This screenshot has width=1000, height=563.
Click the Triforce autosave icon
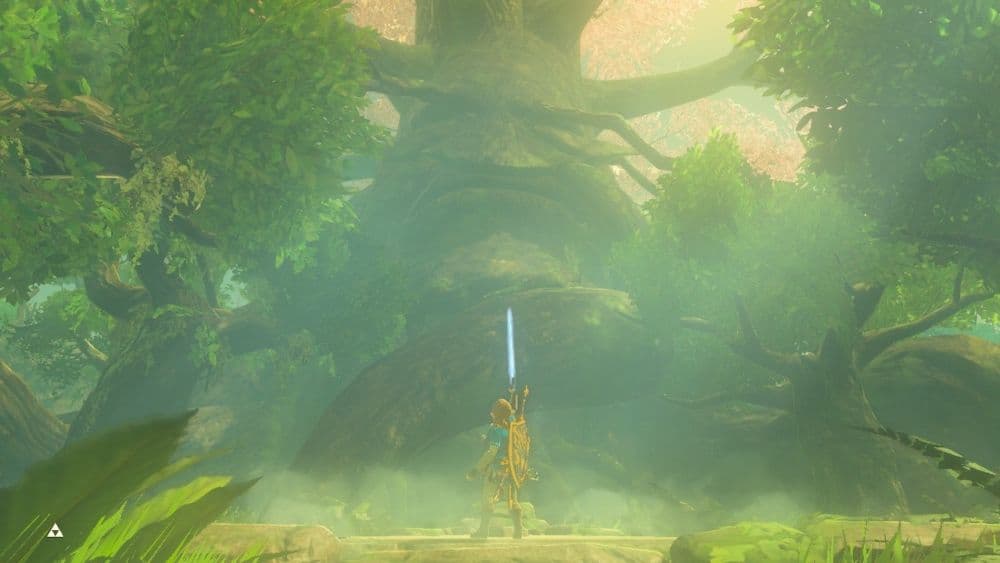pyautogui.click(x=55, y=530)
